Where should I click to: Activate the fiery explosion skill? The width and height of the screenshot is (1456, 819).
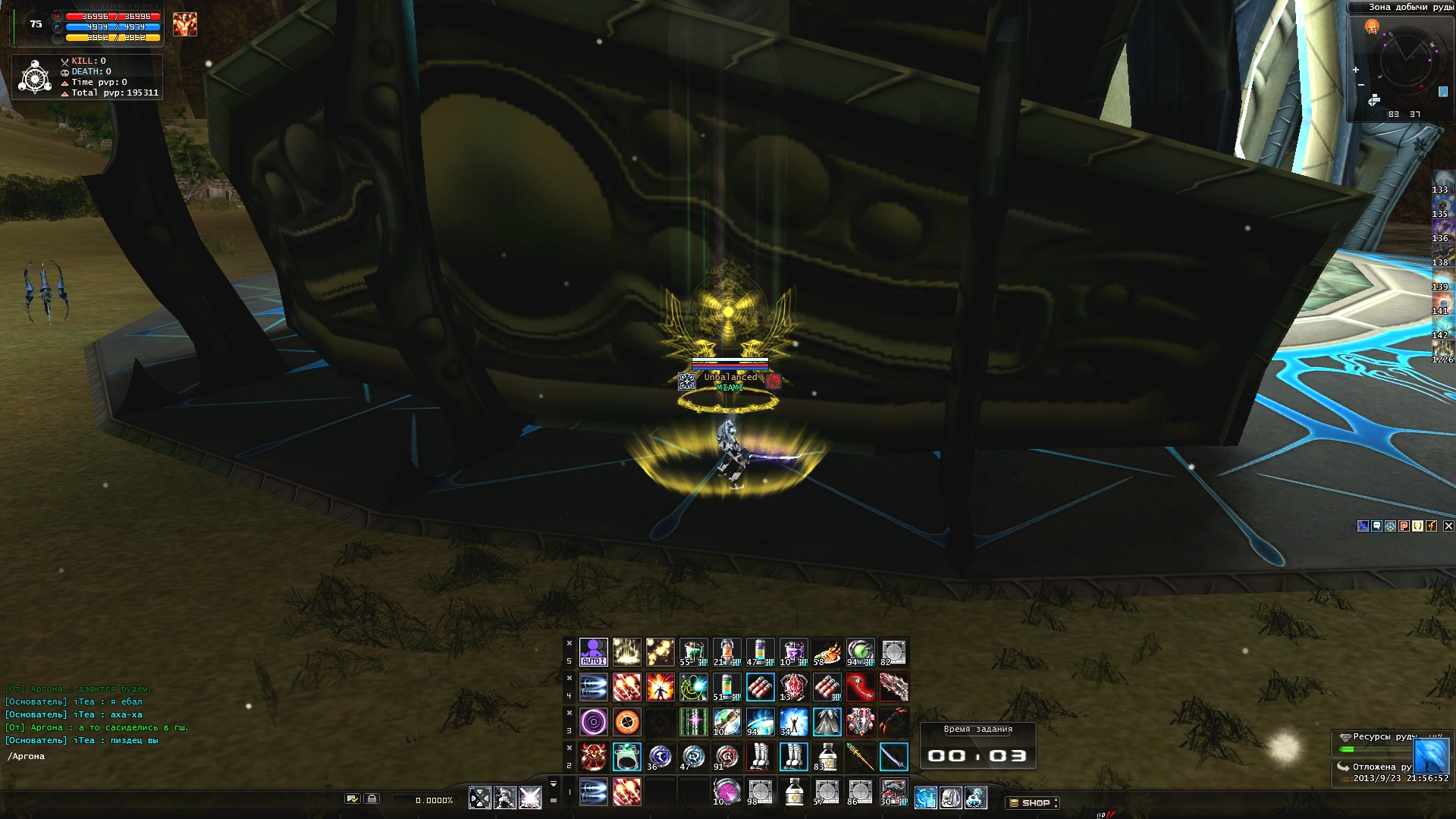click(x=660, y=687)
